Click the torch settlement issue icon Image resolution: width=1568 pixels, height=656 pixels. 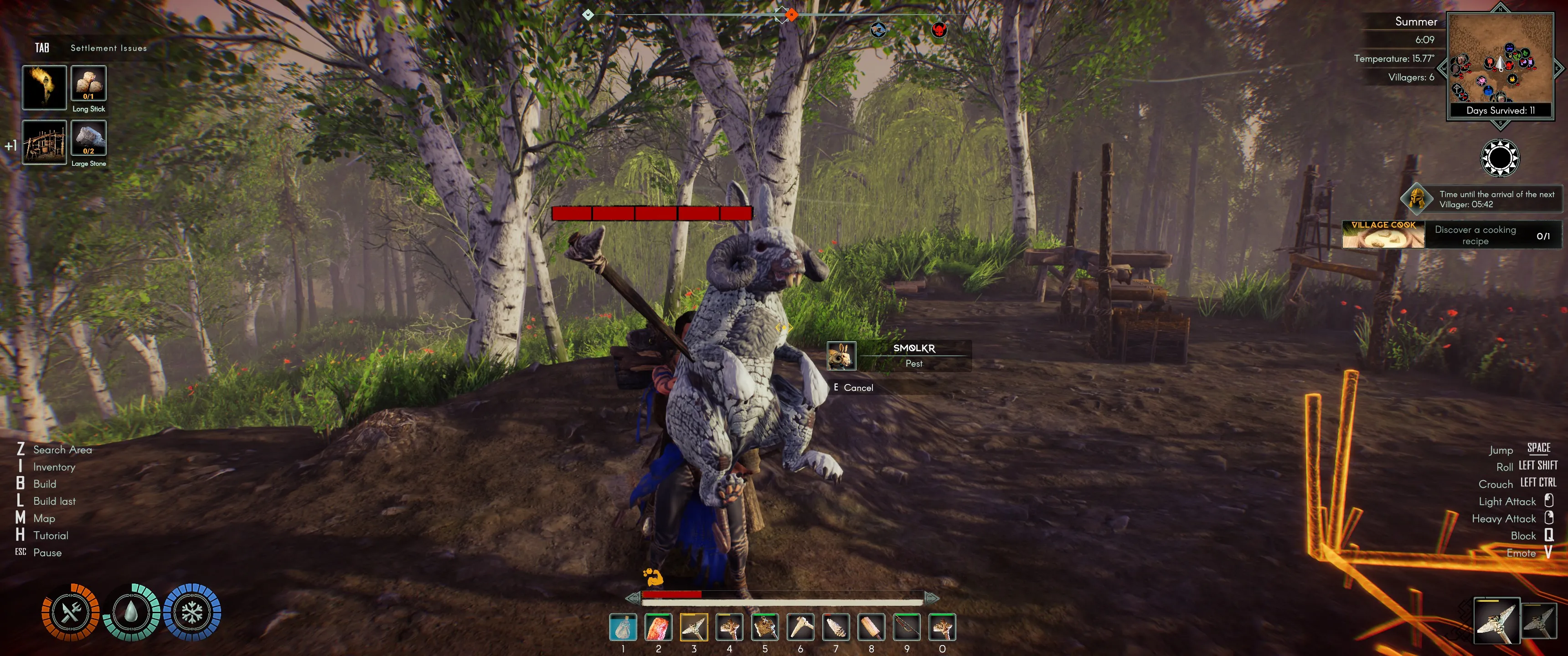click(x=44, y=87)
